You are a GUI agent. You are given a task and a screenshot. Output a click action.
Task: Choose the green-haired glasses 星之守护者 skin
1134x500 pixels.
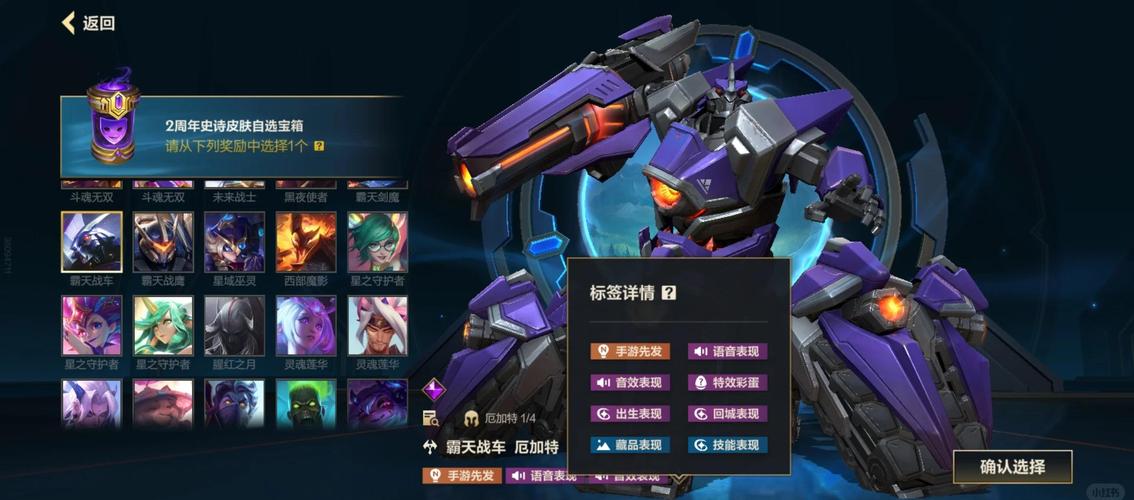click(x=377, y=242)
